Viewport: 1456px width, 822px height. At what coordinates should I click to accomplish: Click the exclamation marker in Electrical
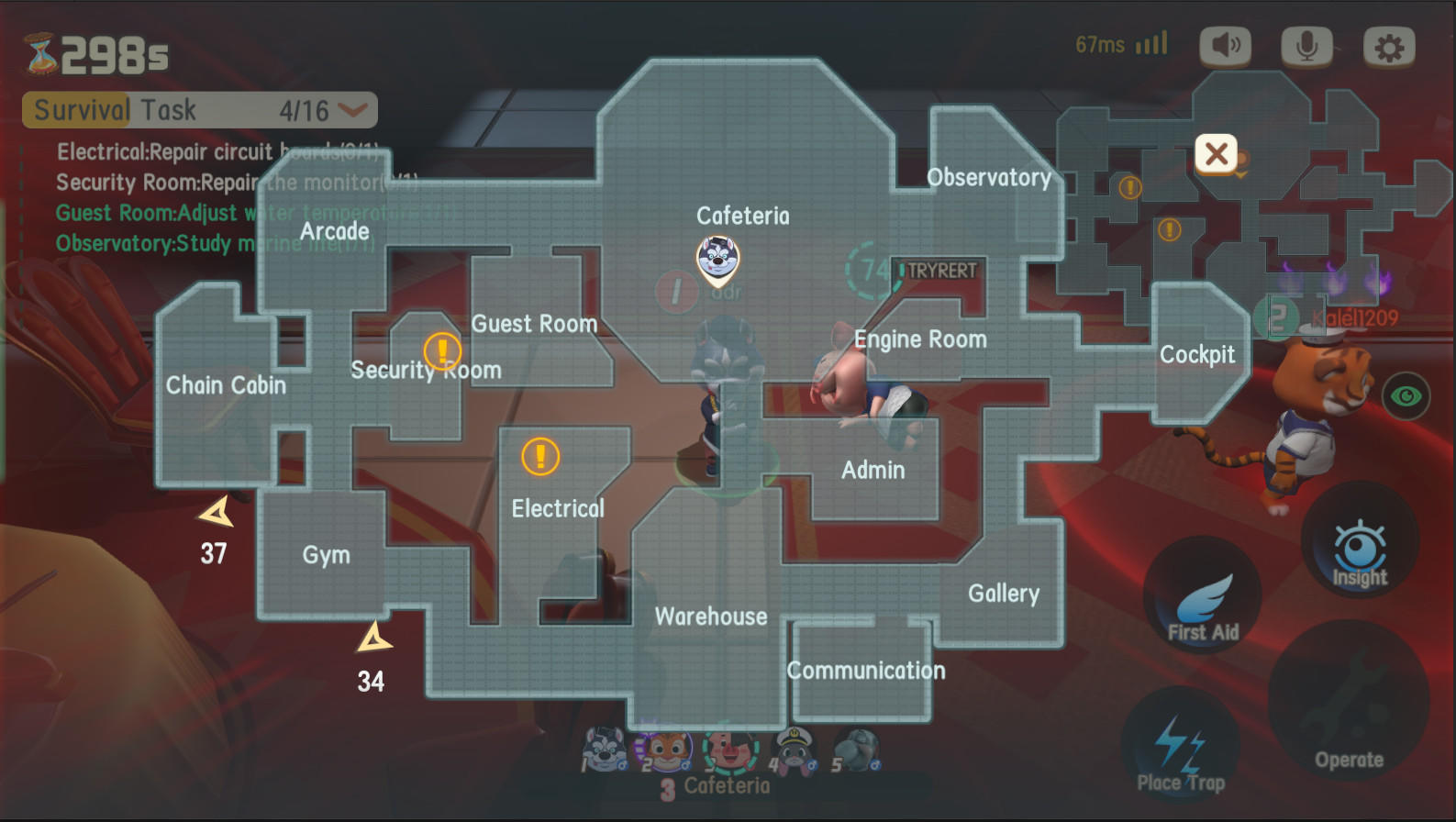click(x=539, y=455)
